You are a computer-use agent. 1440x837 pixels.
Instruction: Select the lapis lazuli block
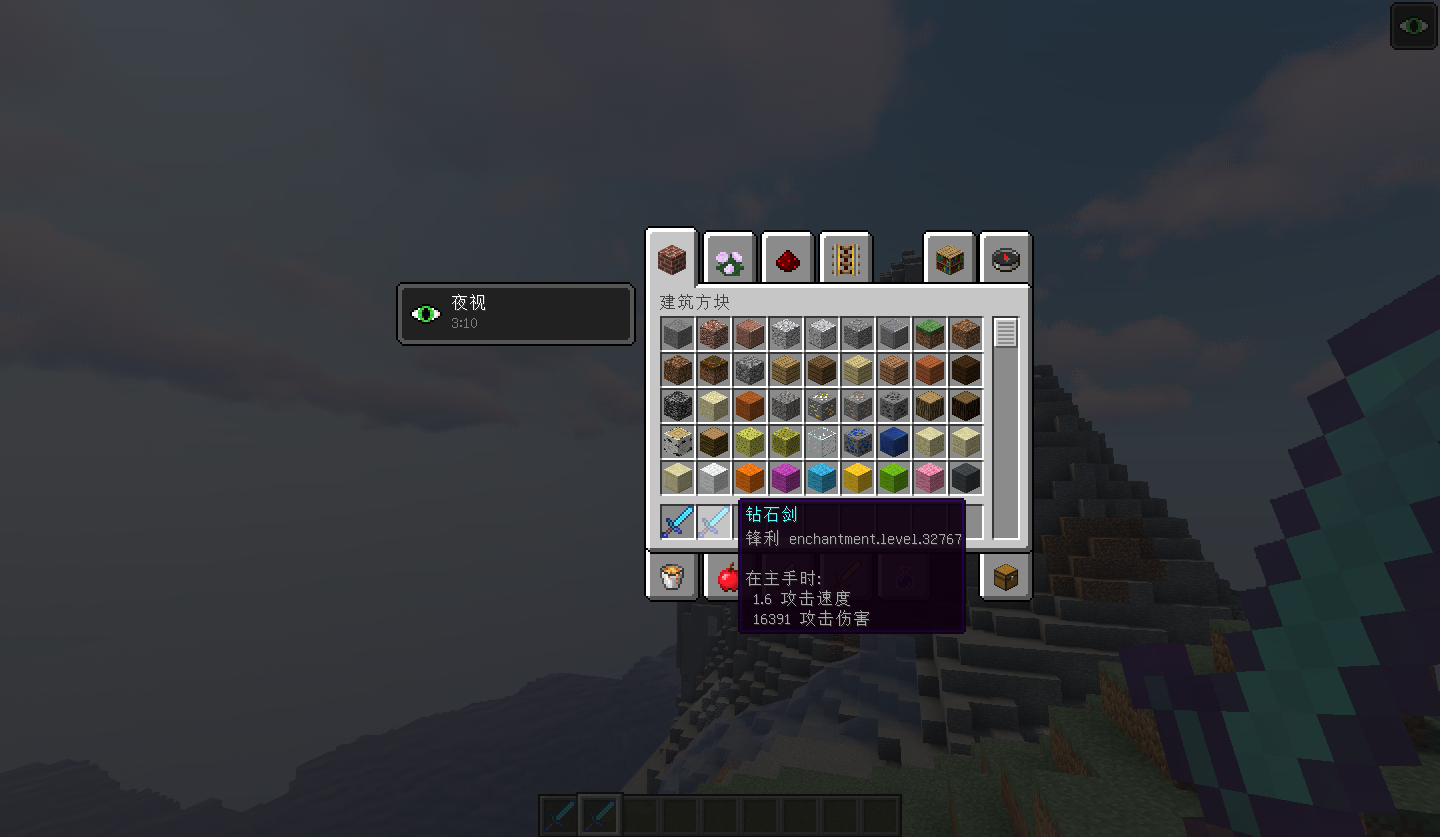point(893,440)
